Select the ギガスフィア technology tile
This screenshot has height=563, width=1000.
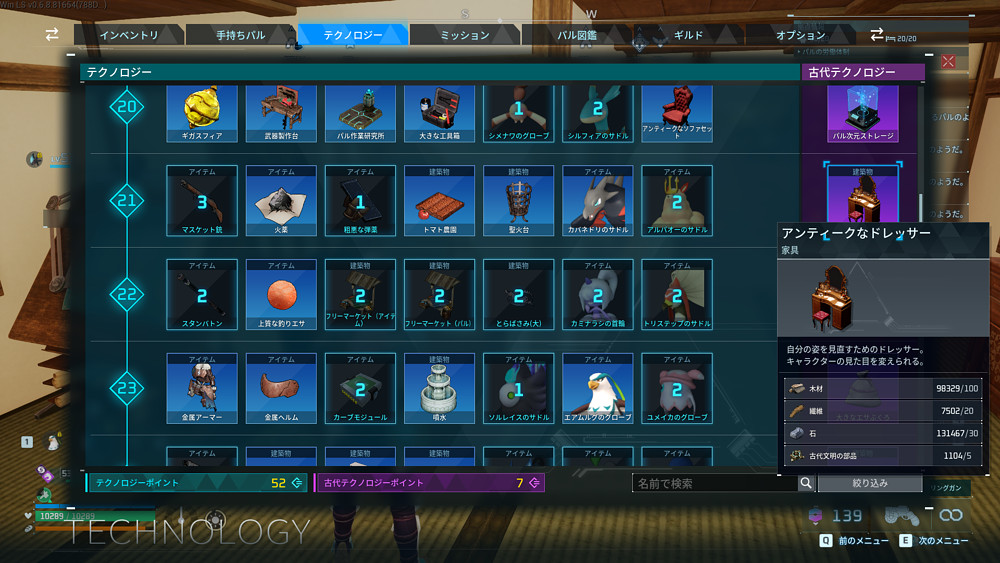(202, 113)
